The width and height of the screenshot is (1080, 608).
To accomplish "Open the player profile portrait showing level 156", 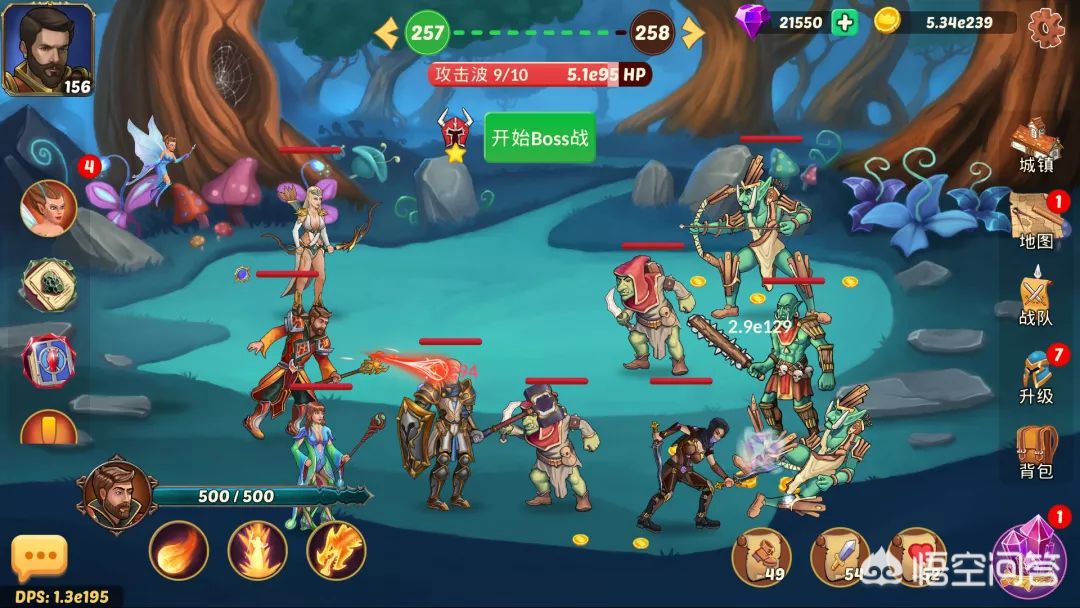I will coord(46,48).
